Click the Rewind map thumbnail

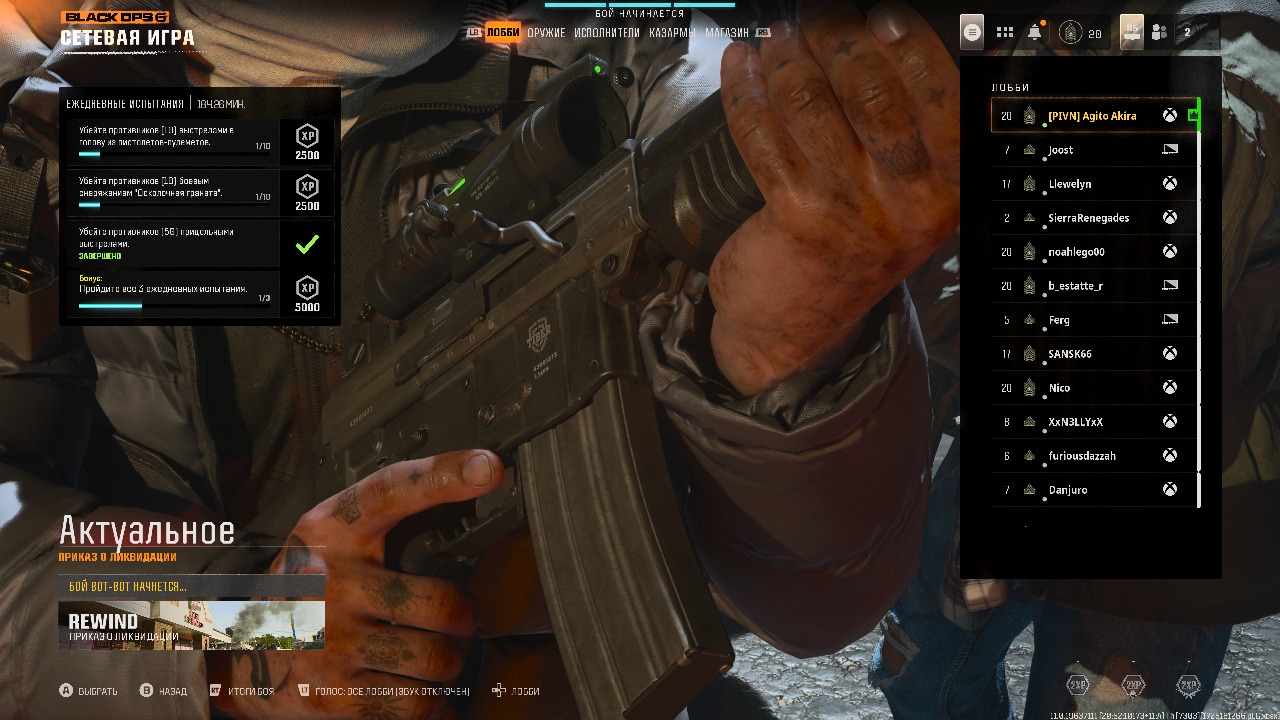191,625
